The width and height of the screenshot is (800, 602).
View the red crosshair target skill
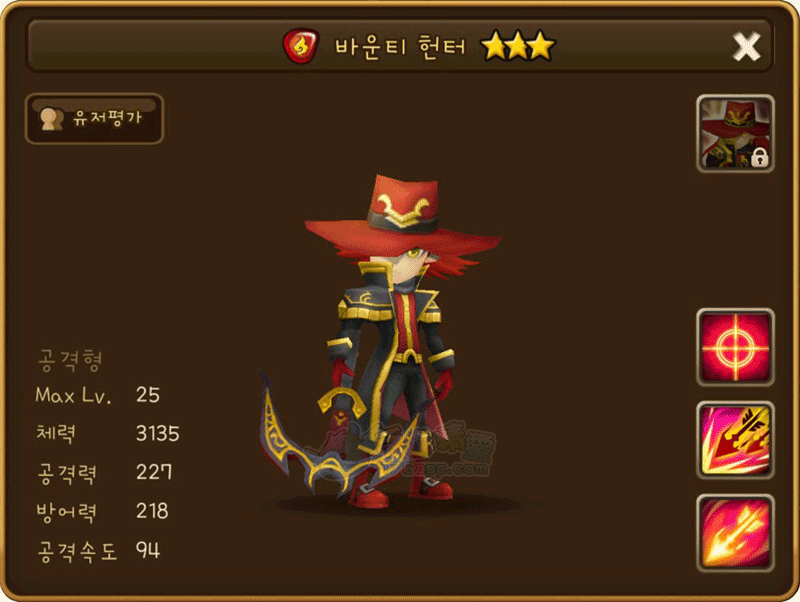[735, 347]
